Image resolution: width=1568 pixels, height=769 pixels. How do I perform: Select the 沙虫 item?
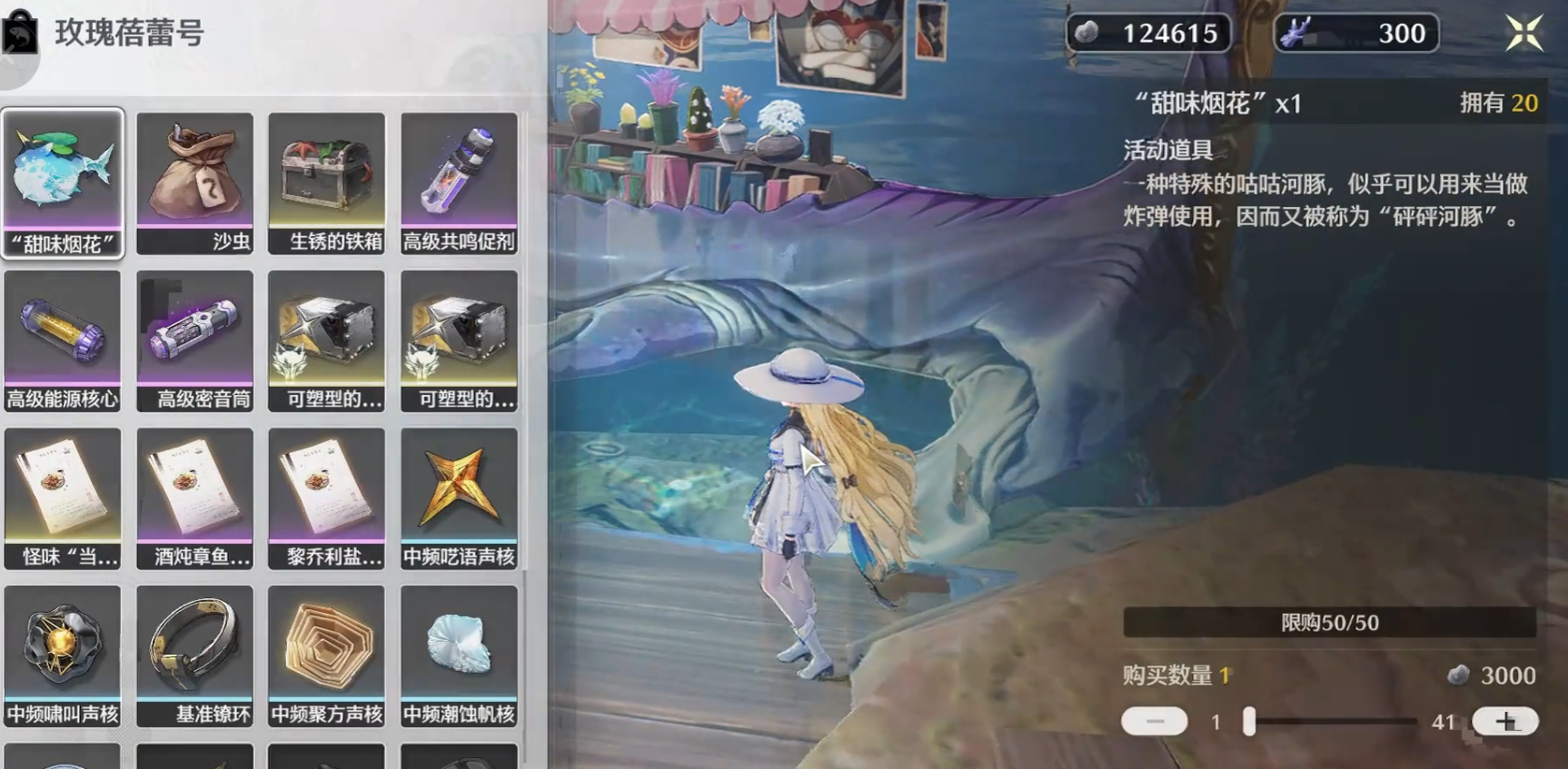coord(194,180)
